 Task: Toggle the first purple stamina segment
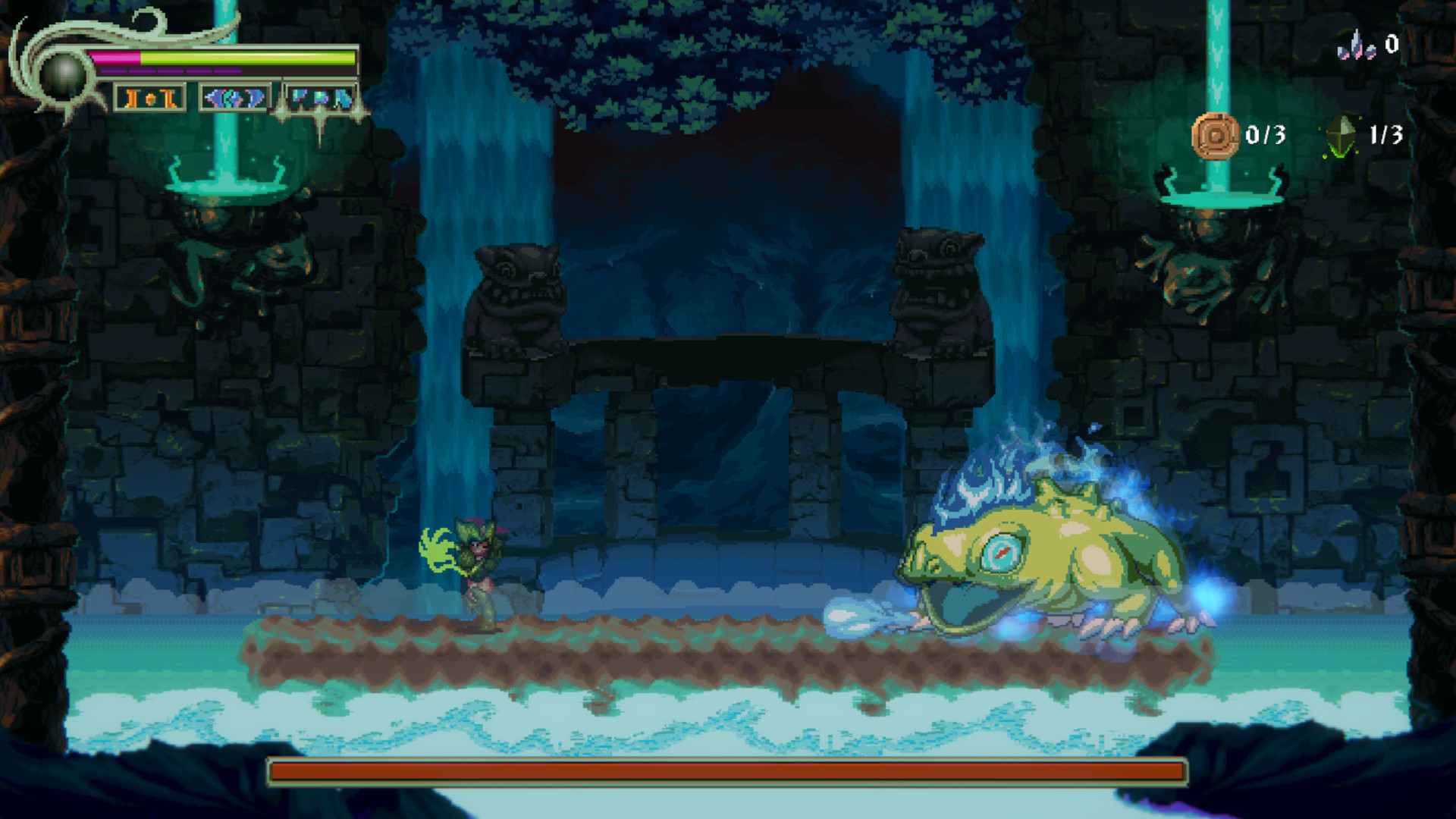[114, 71]
